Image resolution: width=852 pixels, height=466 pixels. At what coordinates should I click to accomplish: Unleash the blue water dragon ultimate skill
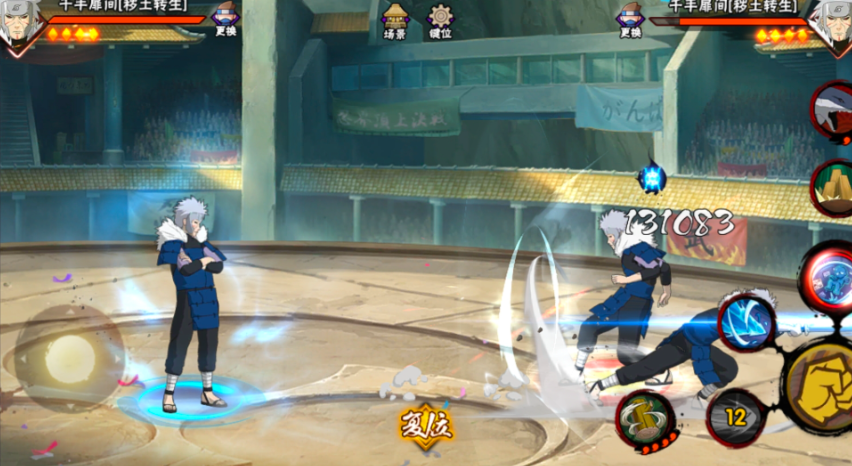[x=828, y=277]
